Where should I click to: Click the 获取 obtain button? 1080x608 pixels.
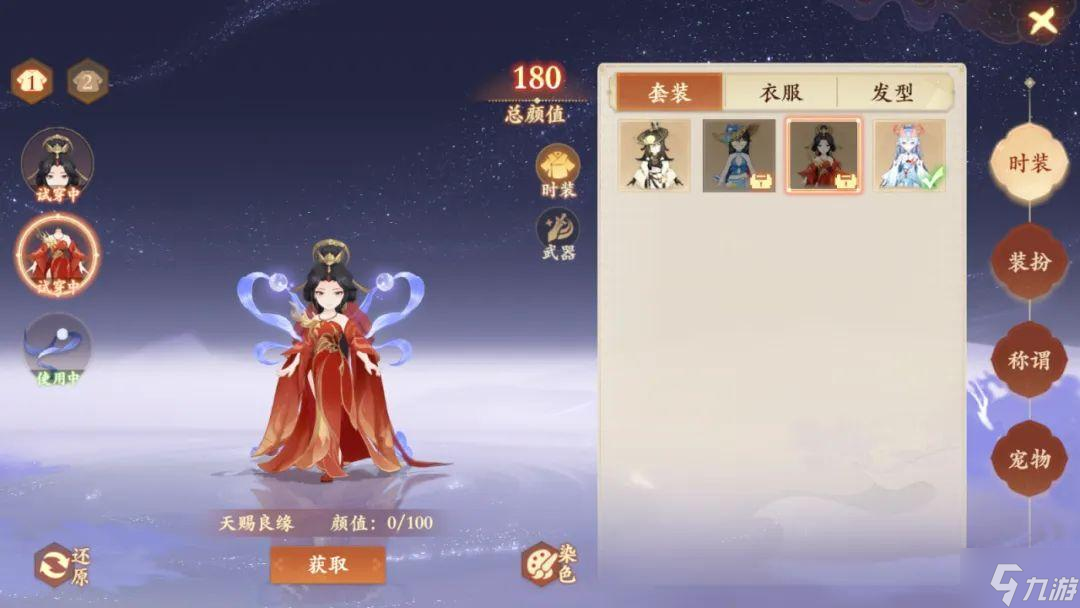(x=327, y=564)
